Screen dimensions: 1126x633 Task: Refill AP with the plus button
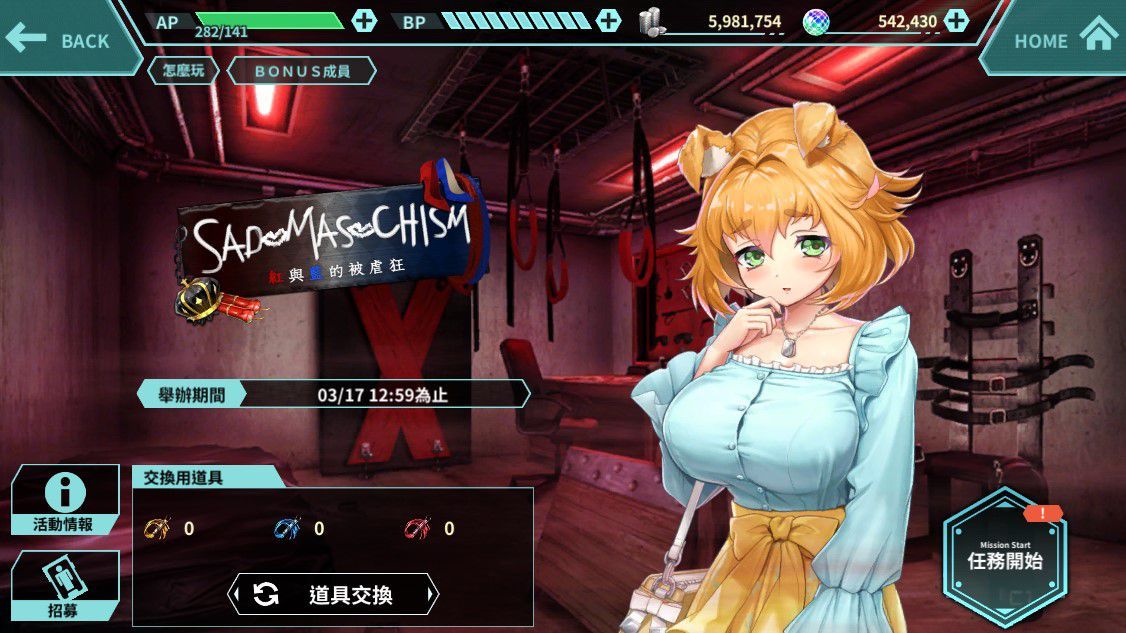[x=365, y=20]
